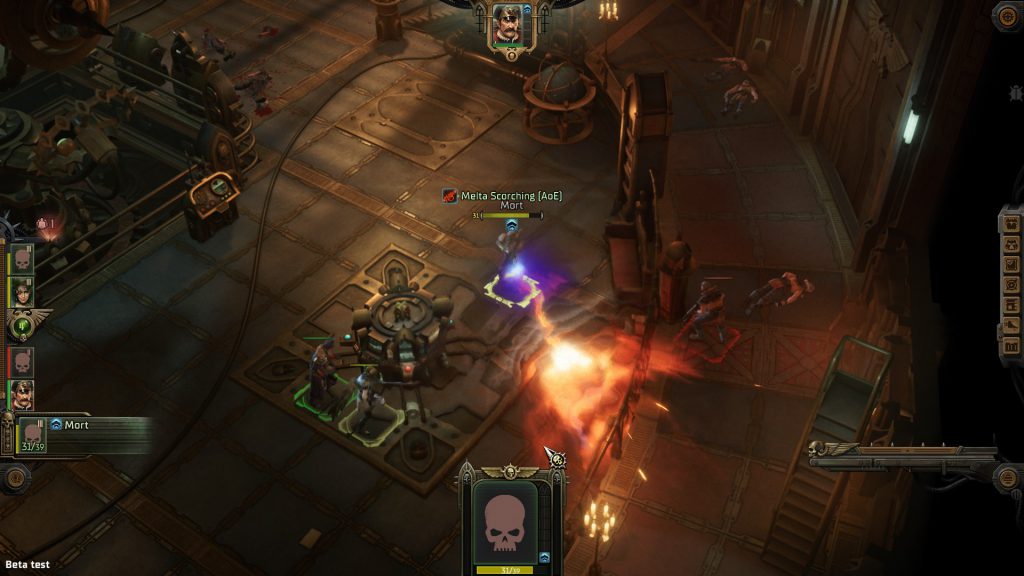The height and width of the screenshot is (576, 1024).
Task: Click the small bug report icon
Action: [1014, 92]
